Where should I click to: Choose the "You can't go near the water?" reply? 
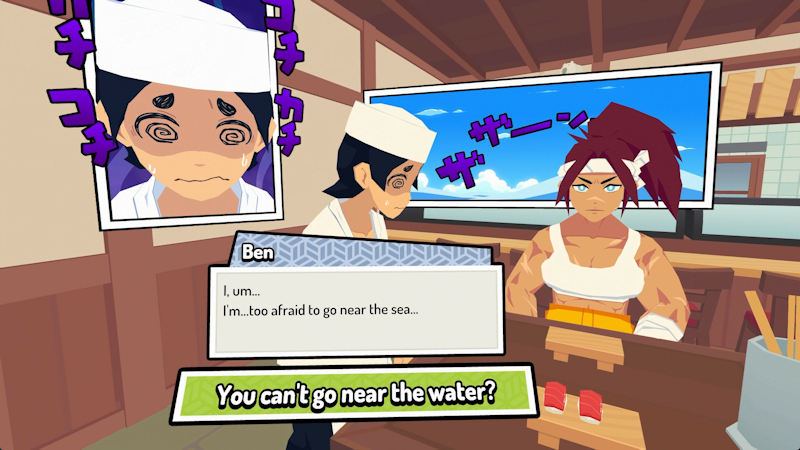[356, 393]
